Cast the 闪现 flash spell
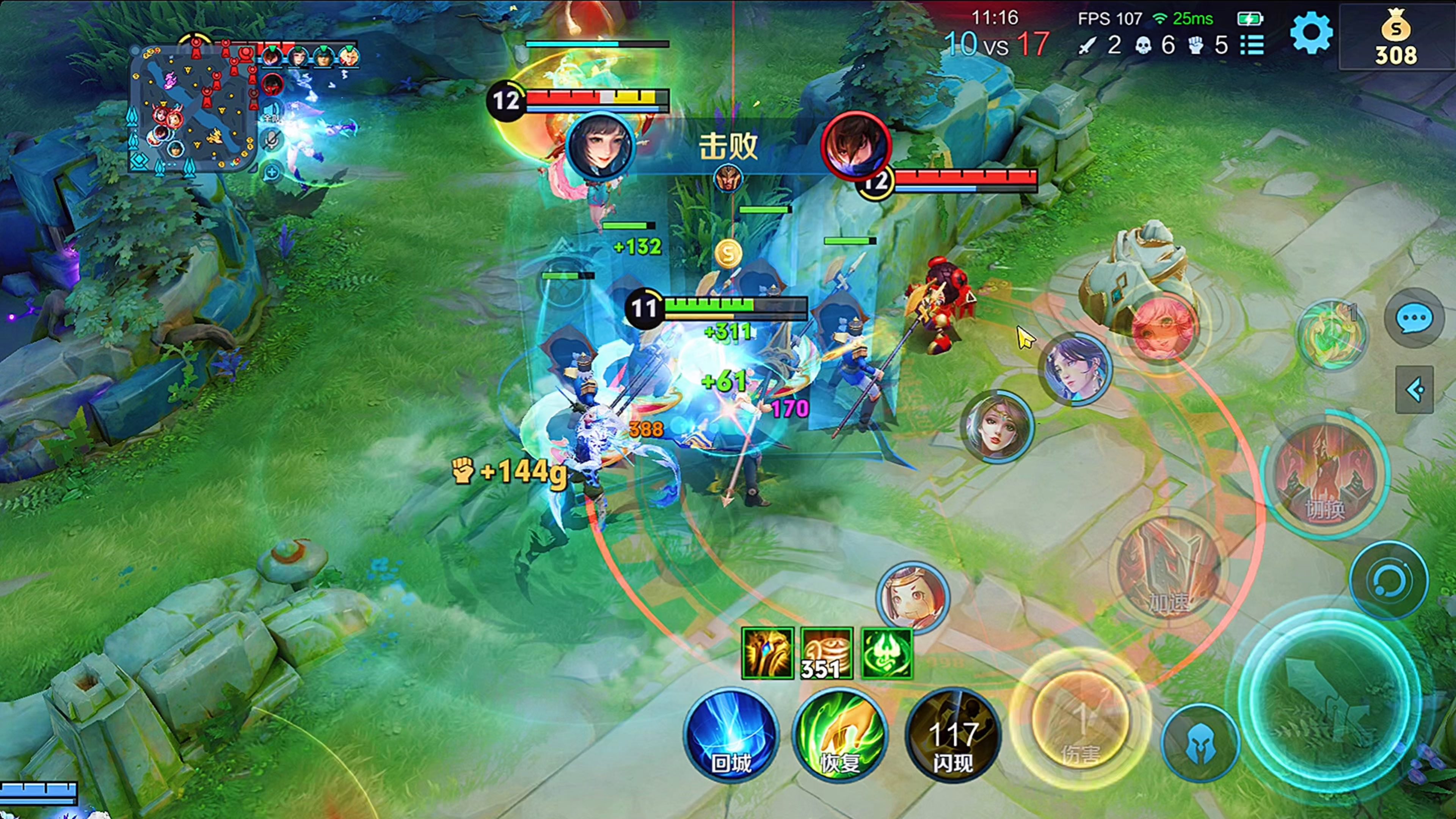 952,735
